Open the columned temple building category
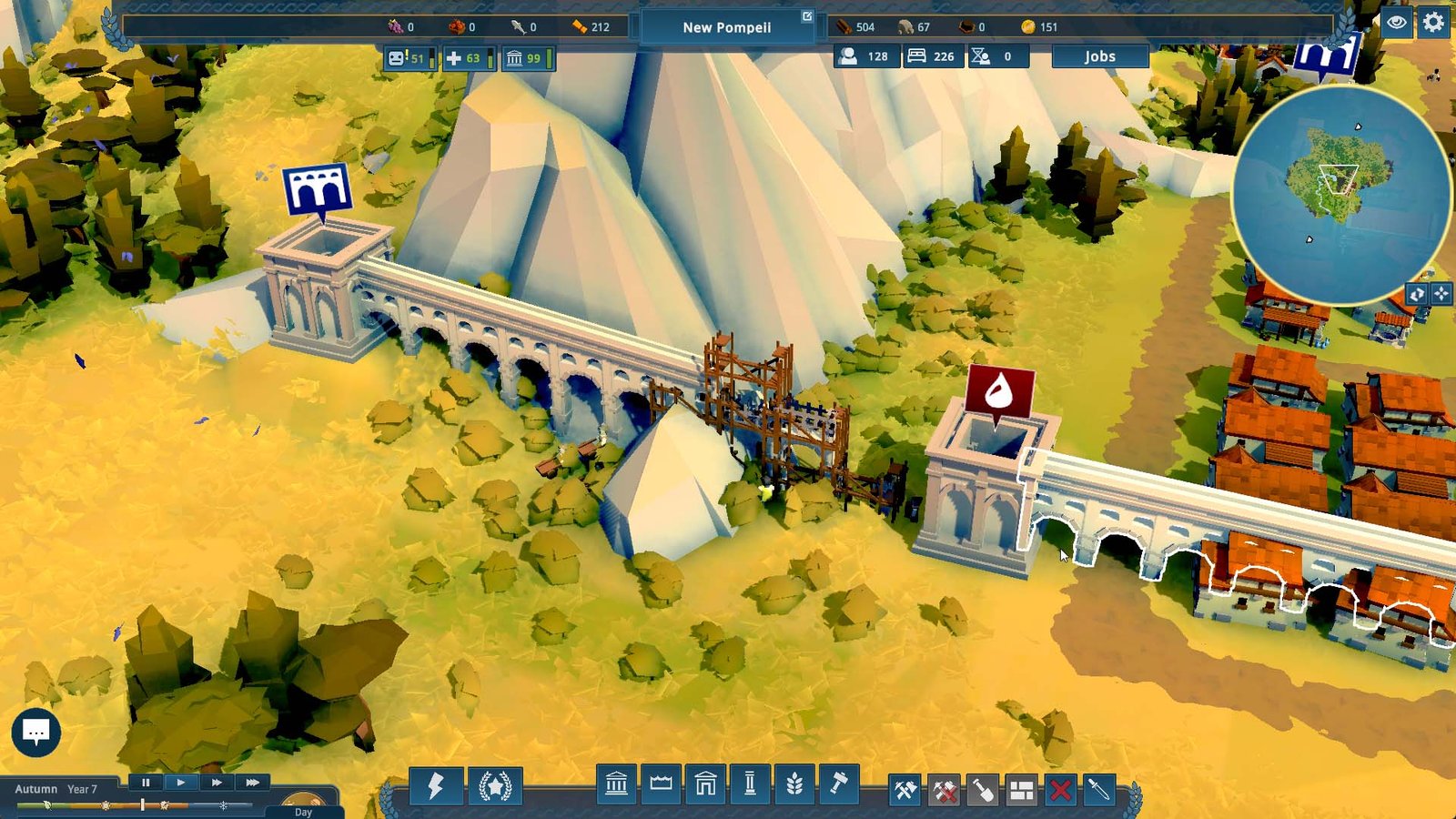Viewport: 1456px width, 819px height. coord(616,784)
